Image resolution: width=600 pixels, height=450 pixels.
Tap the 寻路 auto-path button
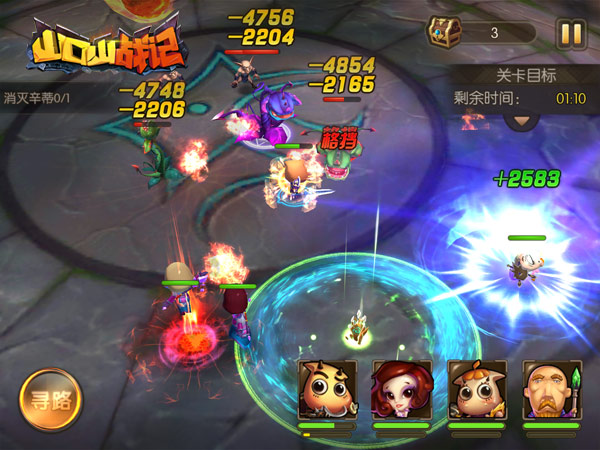[50, 400]
